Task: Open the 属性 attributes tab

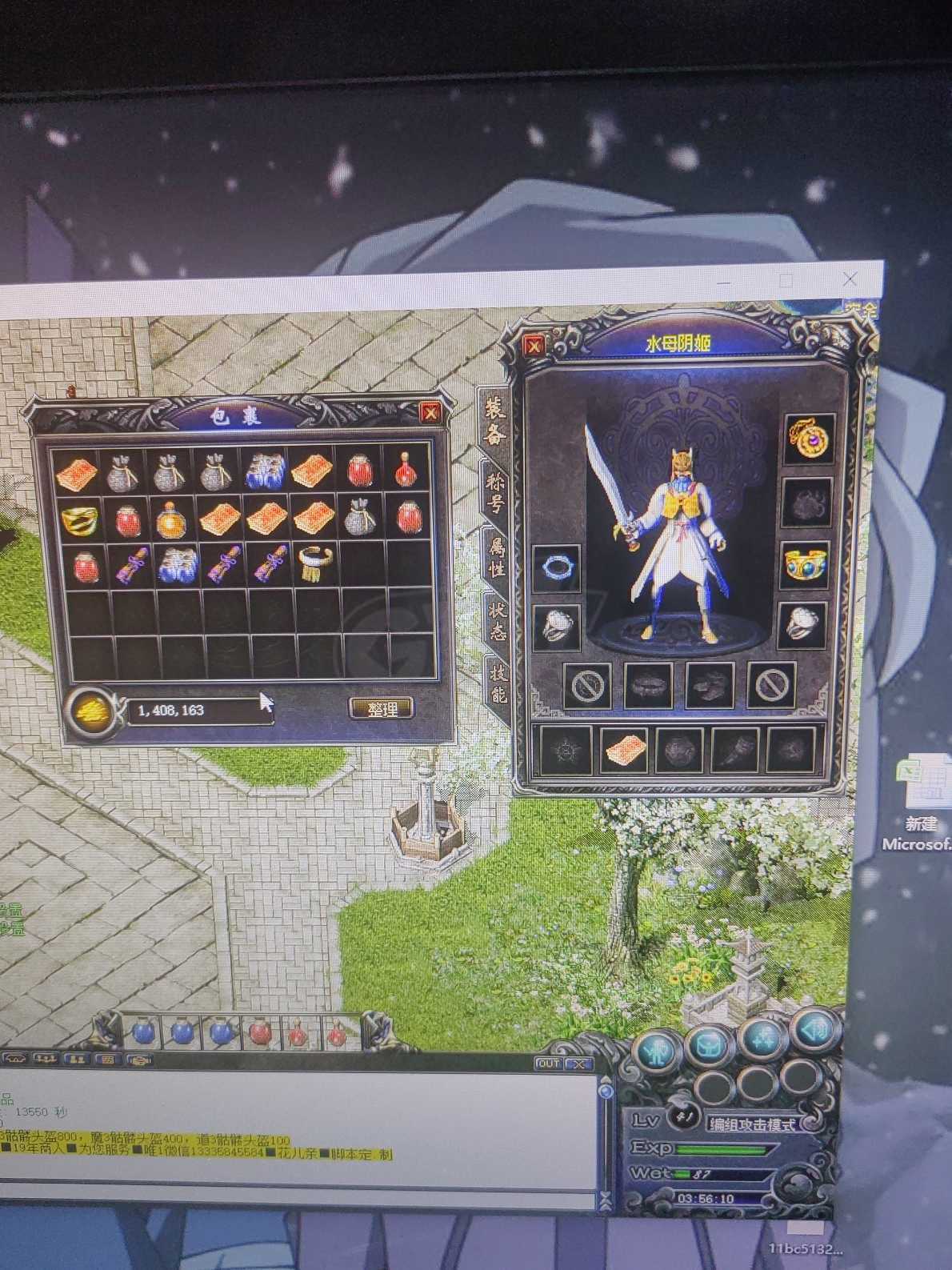Action: 497,557
